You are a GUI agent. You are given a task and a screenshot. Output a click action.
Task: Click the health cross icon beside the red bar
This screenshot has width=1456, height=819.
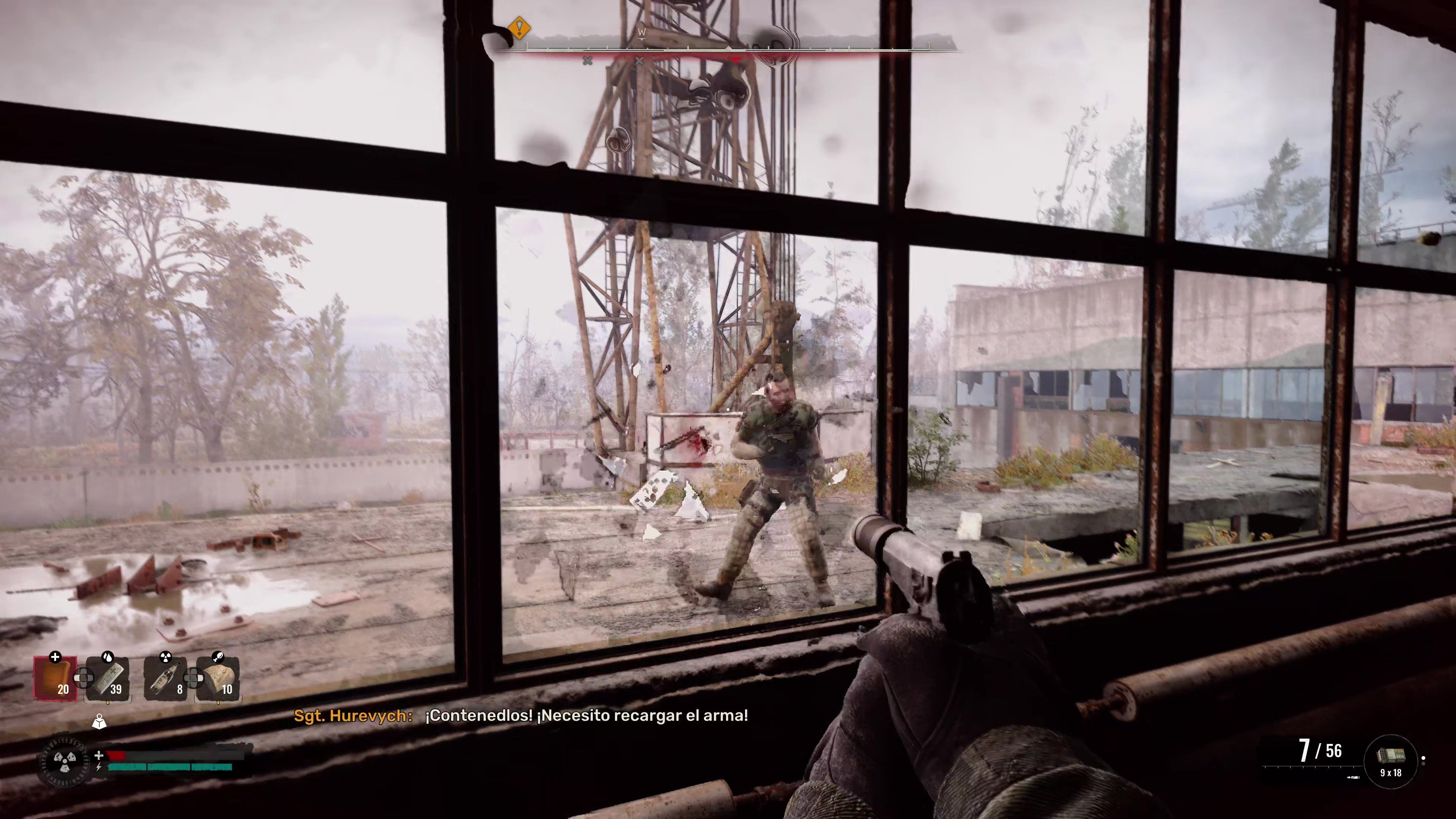click(99, 756)
